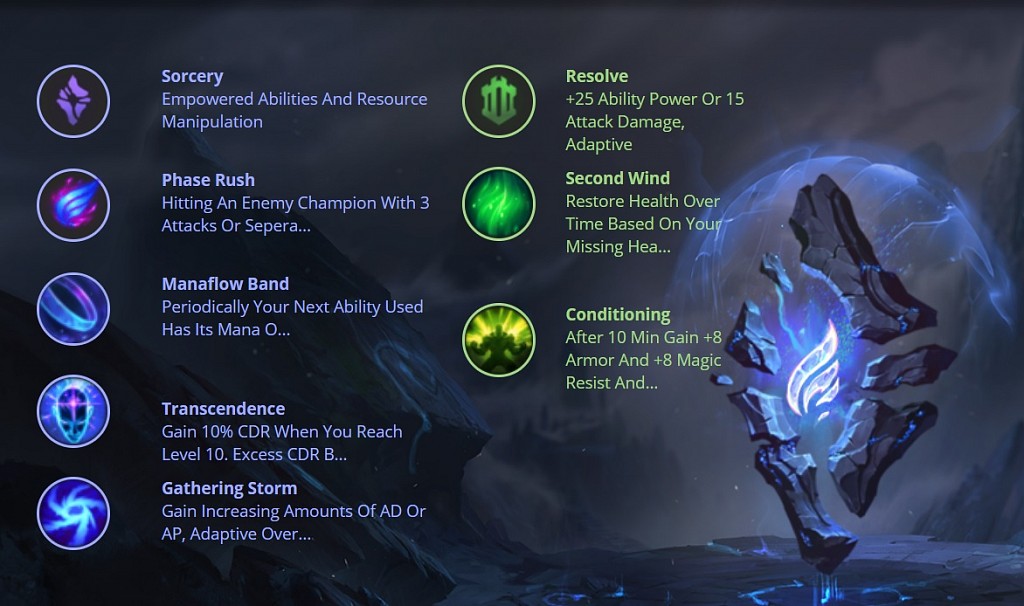
Task: Pick the Gathering Storm rune icon
Action: (x=73, y=513)
